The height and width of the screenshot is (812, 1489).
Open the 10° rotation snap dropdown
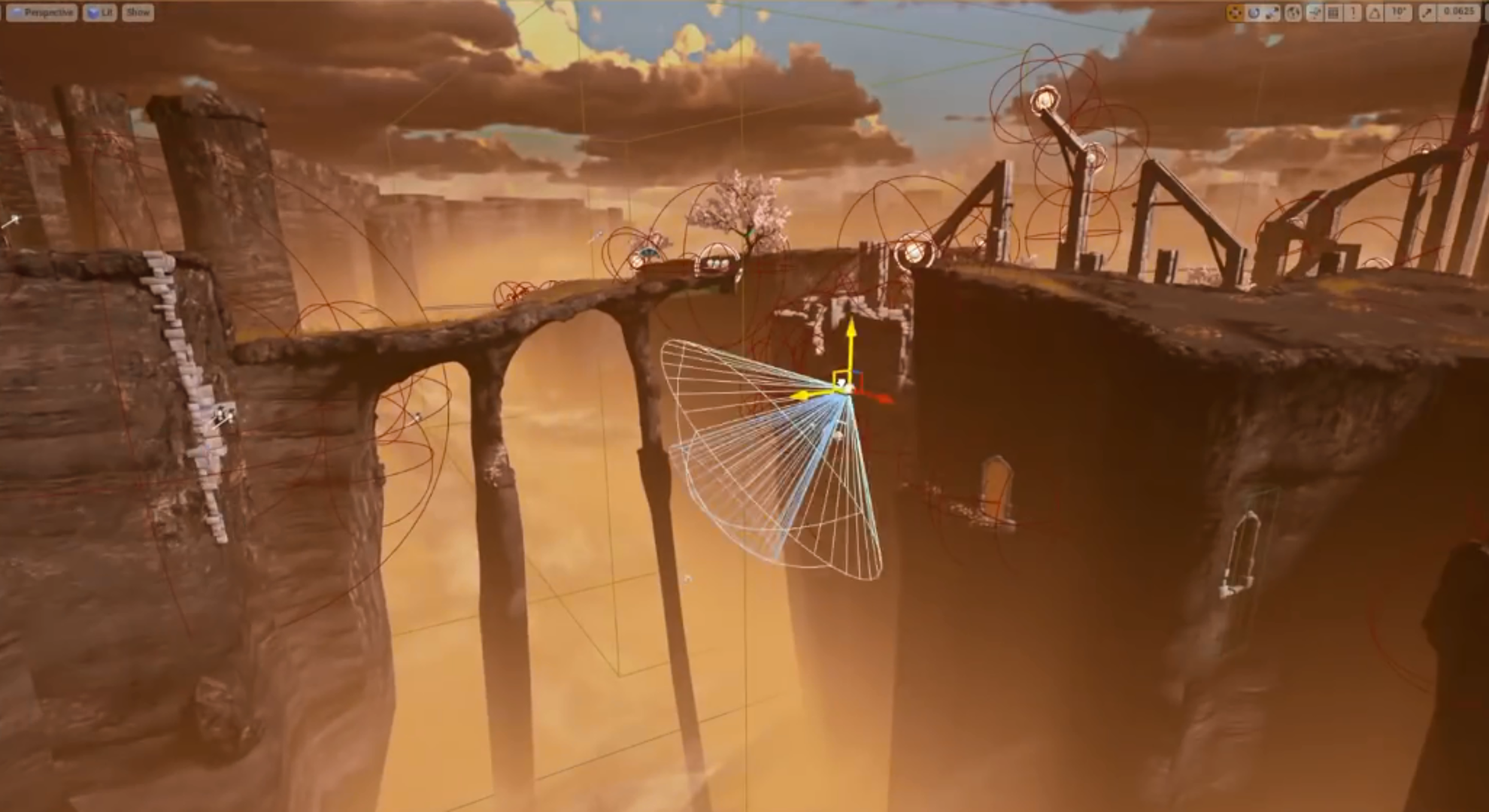coord(1398,13)
